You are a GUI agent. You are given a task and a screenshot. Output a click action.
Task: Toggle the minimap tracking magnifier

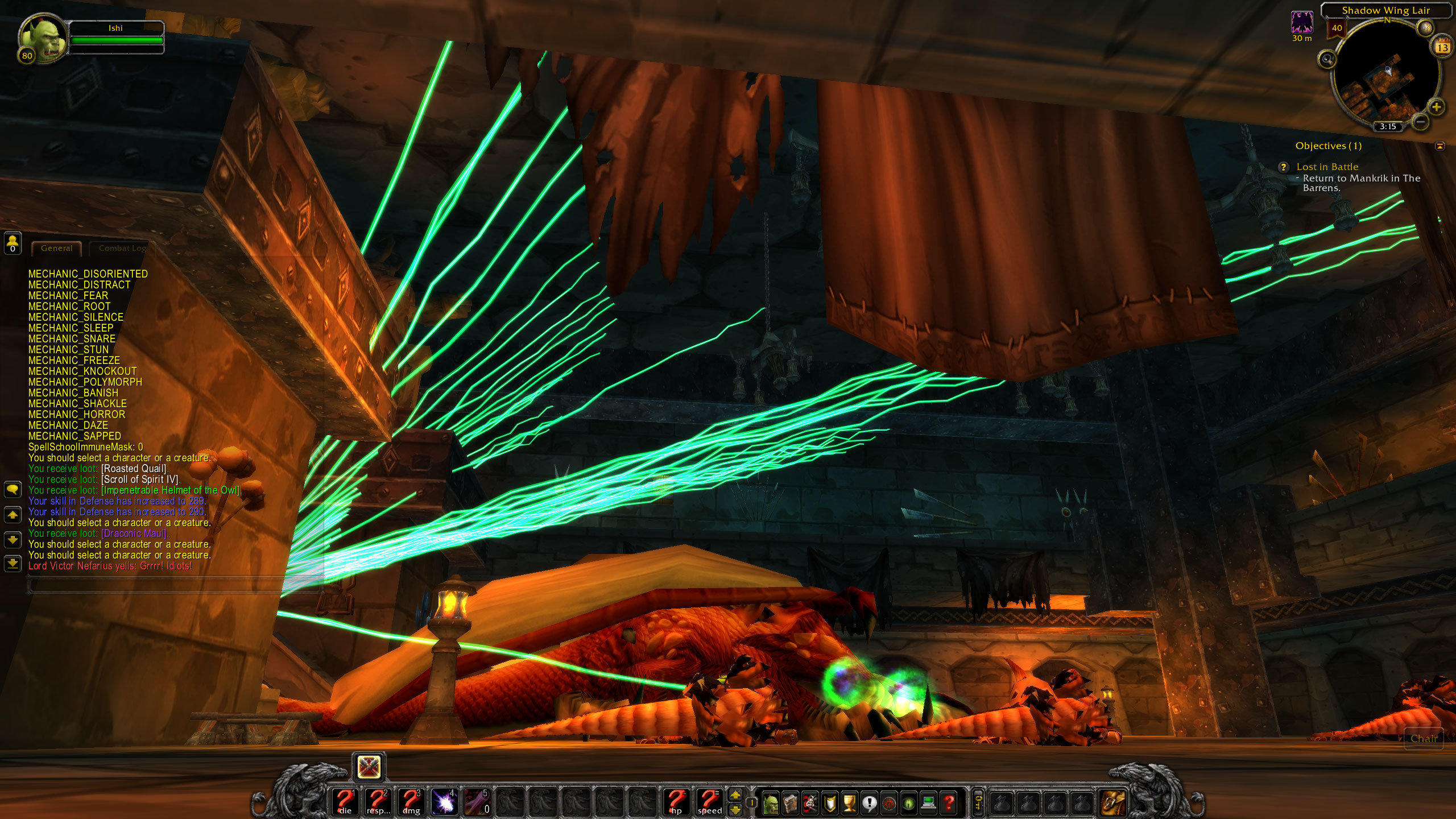pos(1326,59)
